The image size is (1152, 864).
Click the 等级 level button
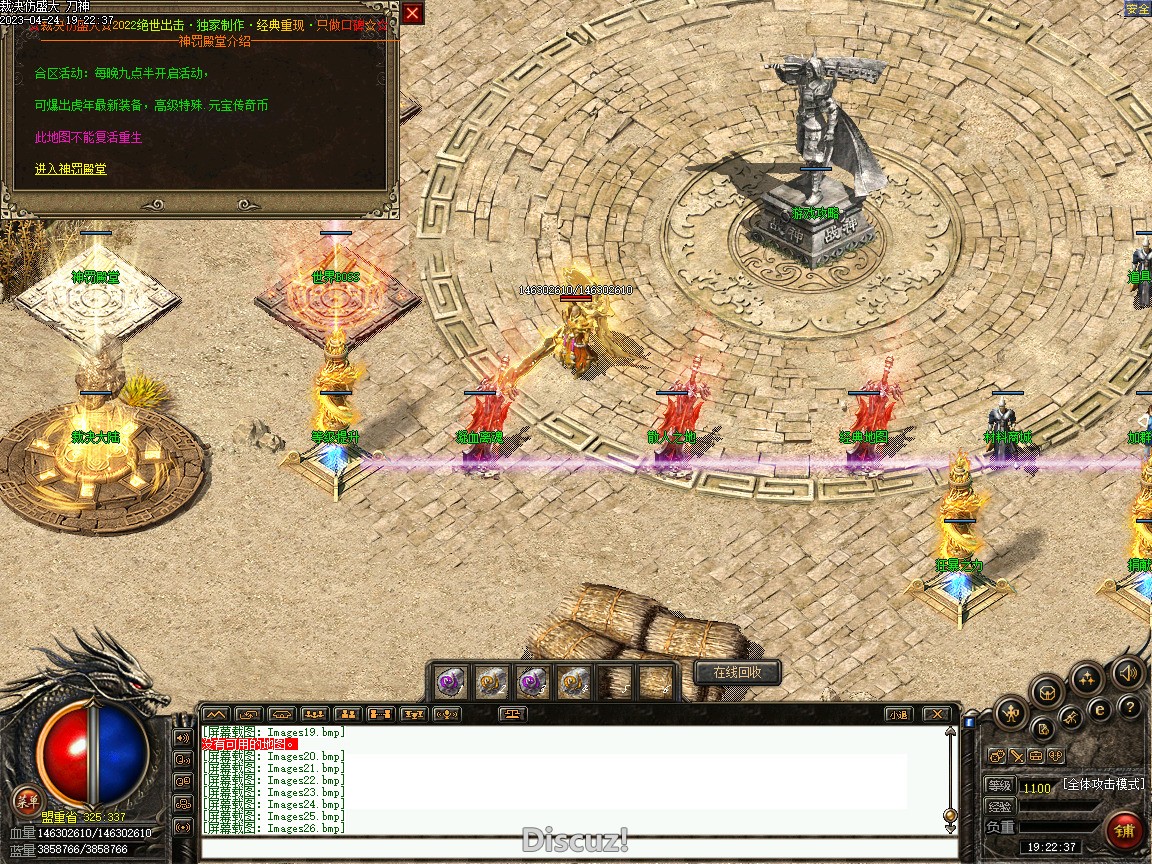tap(1000, 786)
